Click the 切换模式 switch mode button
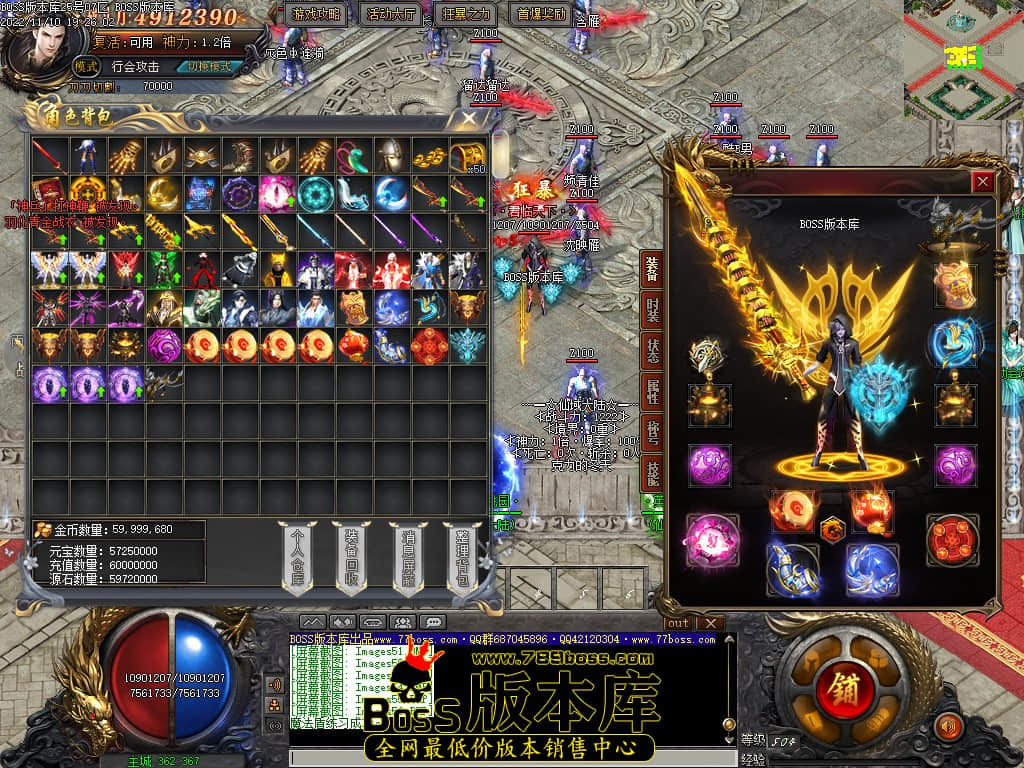 click(x=208, y=66)
